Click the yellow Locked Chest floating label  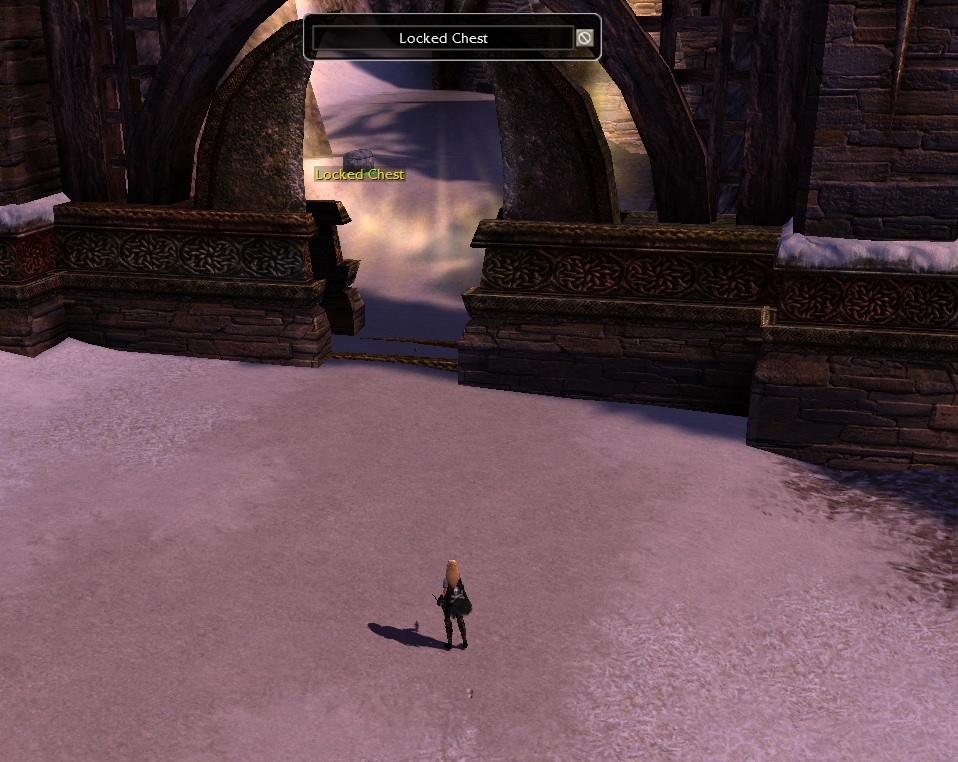point(360,174)
